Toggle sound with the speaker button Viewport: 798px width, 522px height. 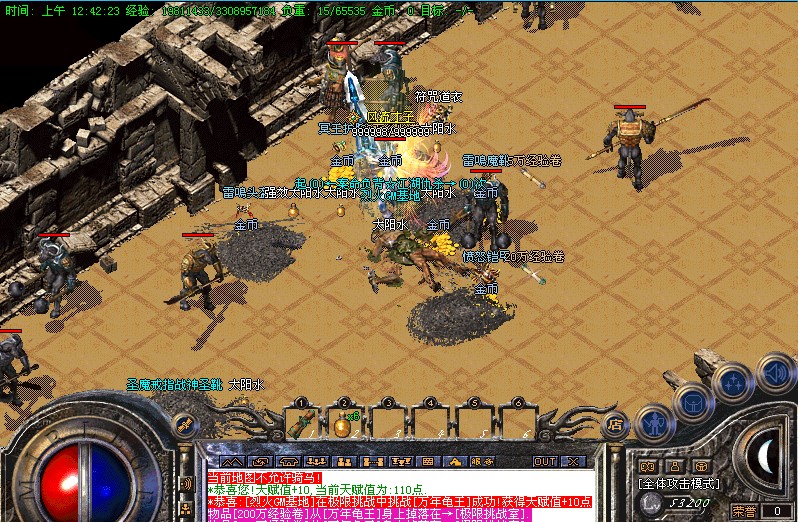click(775, 372)
